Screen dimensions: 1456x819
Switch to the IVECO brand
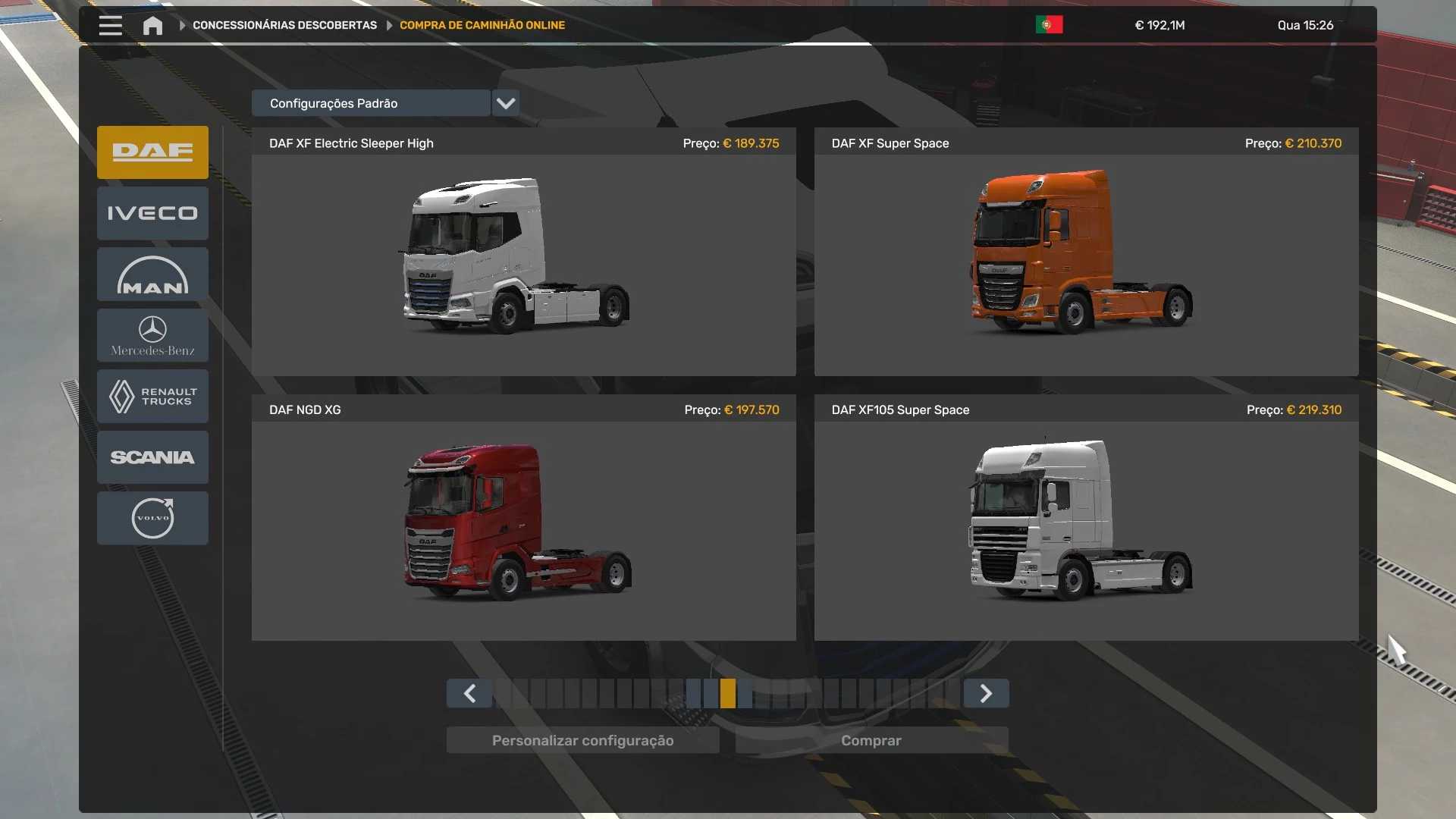tap(152, 214)
